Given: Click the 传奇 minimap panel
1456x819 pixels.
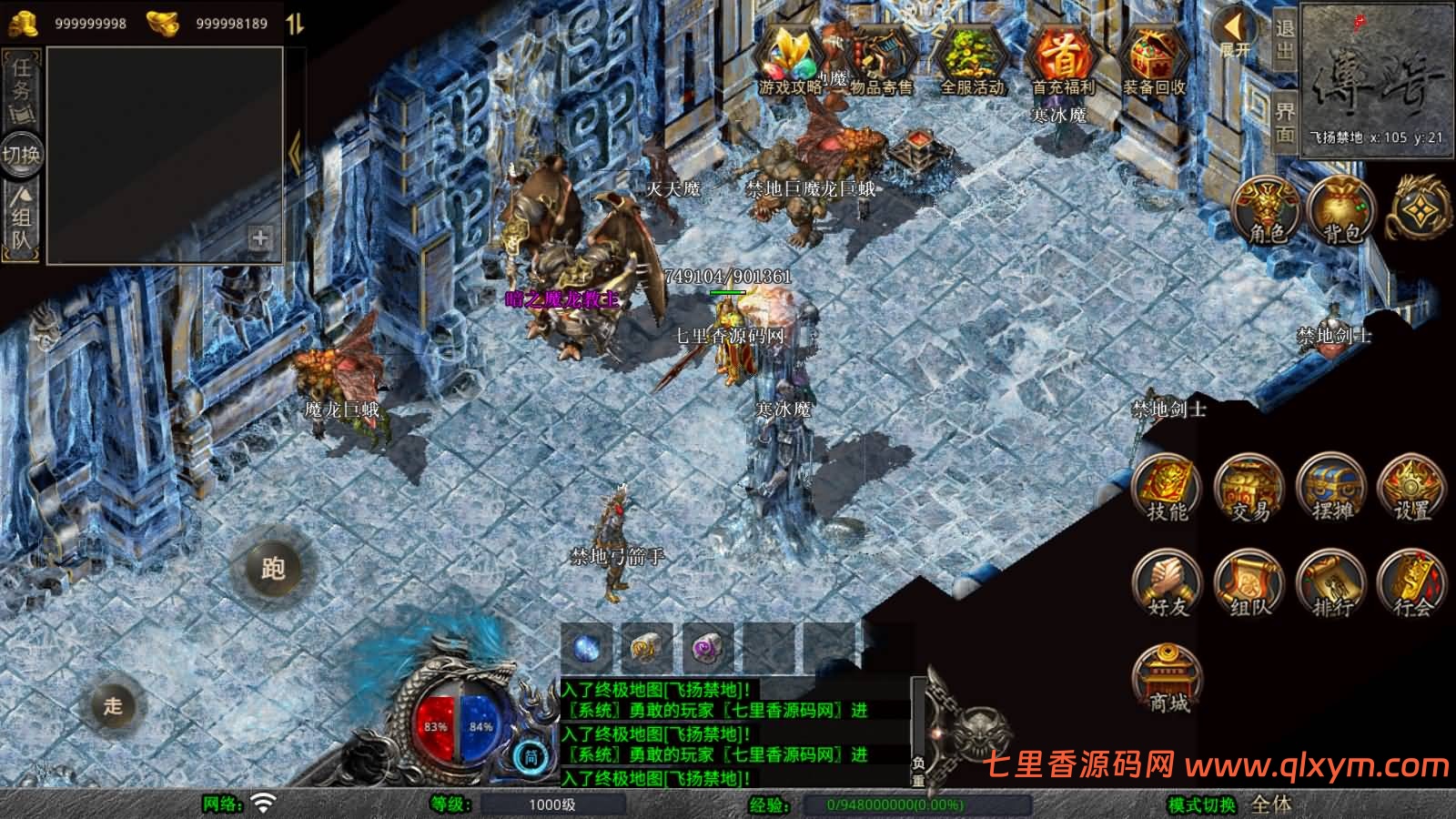Looking at the screenshot, I should pyautogui.click(x=1377, y=80).
